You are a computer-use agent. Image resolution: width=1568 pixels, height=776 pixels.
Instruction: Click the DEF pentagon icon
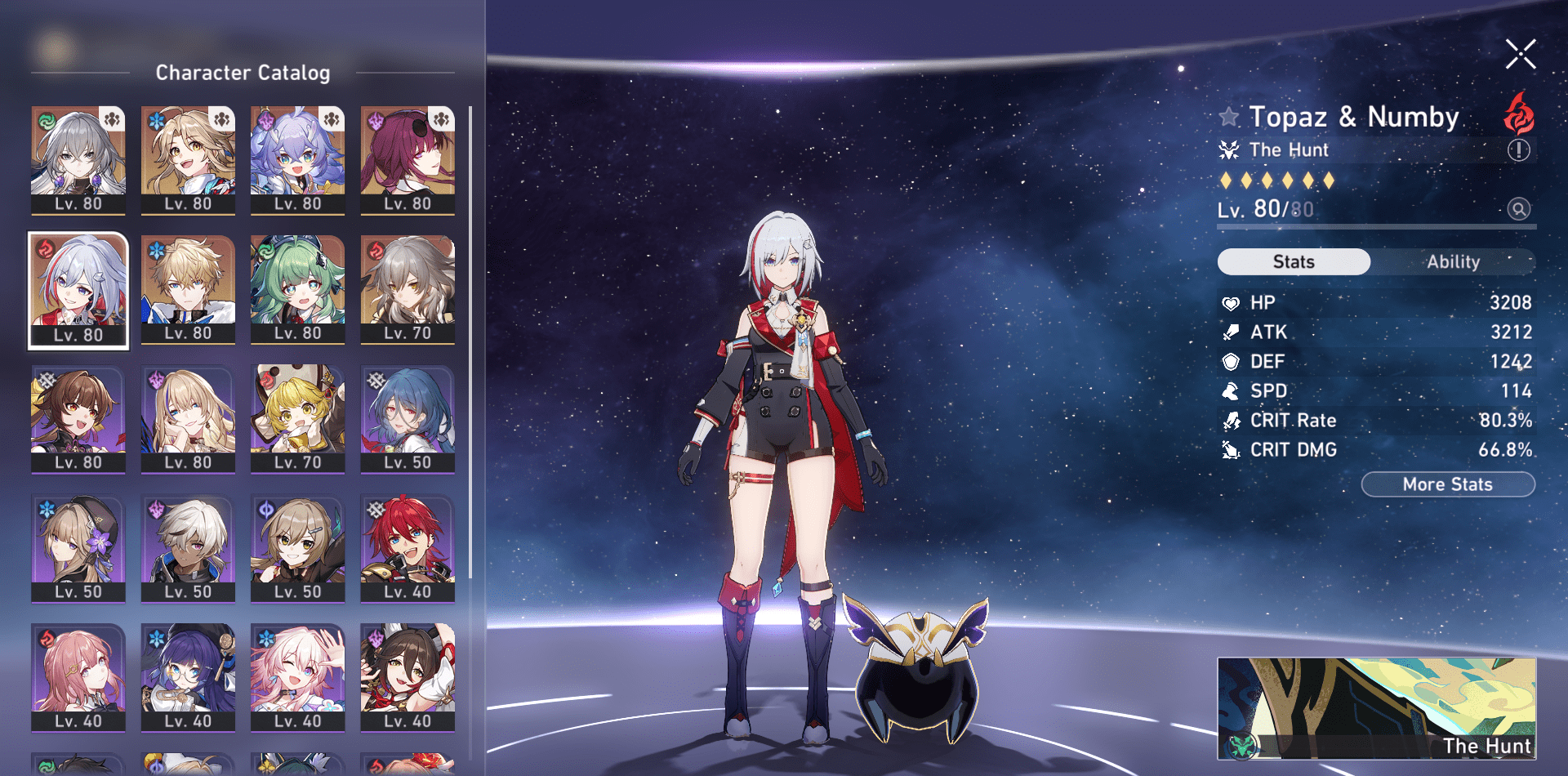(x=1230, y=361)
